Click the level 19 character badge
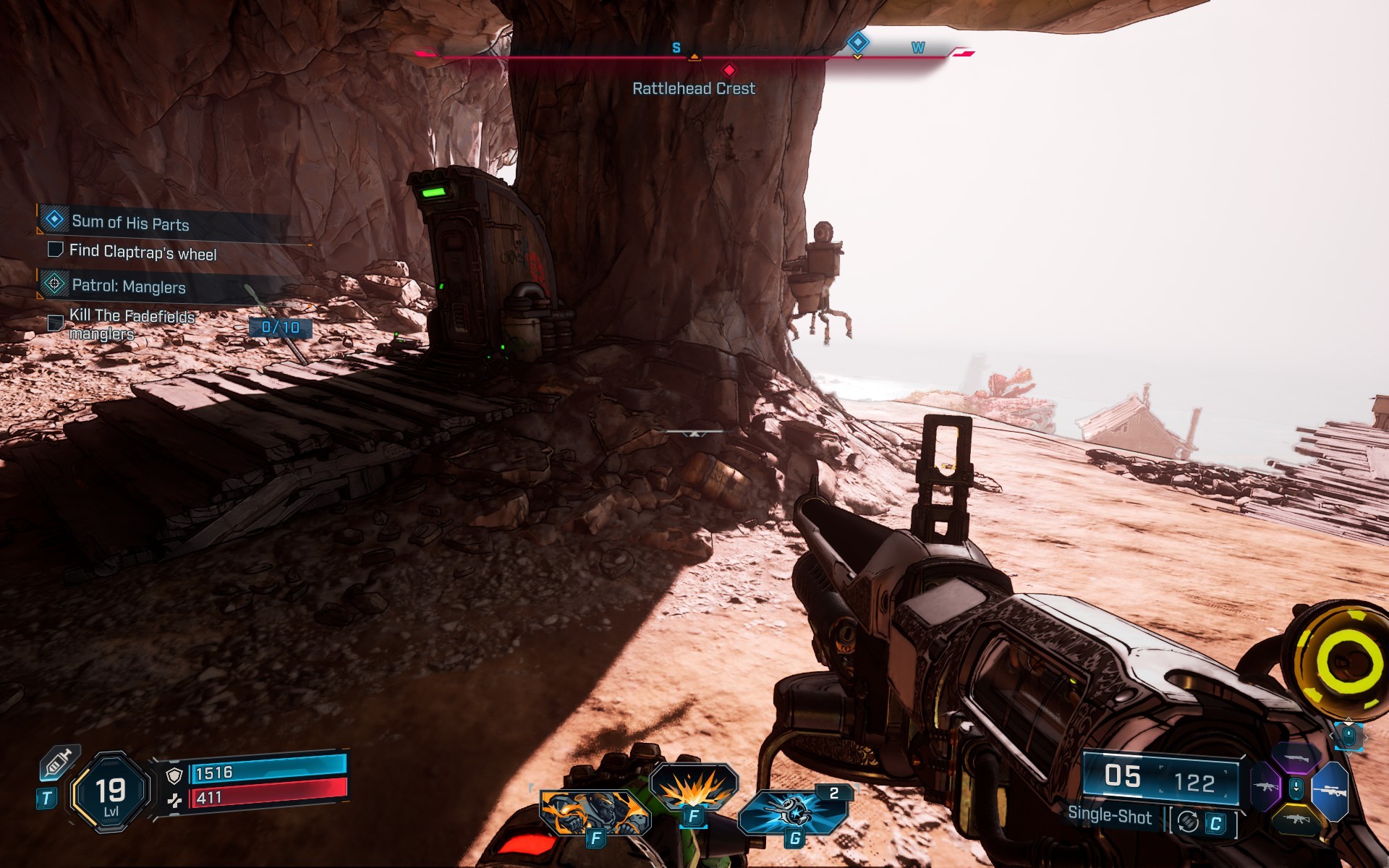The width and height of the screenshot is (1389, 868). [x=111, y=794]
